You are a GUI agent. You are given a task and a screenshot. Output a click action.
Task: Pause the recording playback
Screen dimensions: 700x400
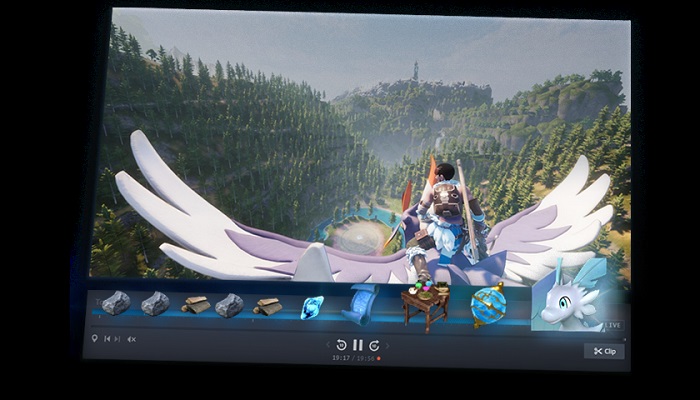[x=357, y=345]
